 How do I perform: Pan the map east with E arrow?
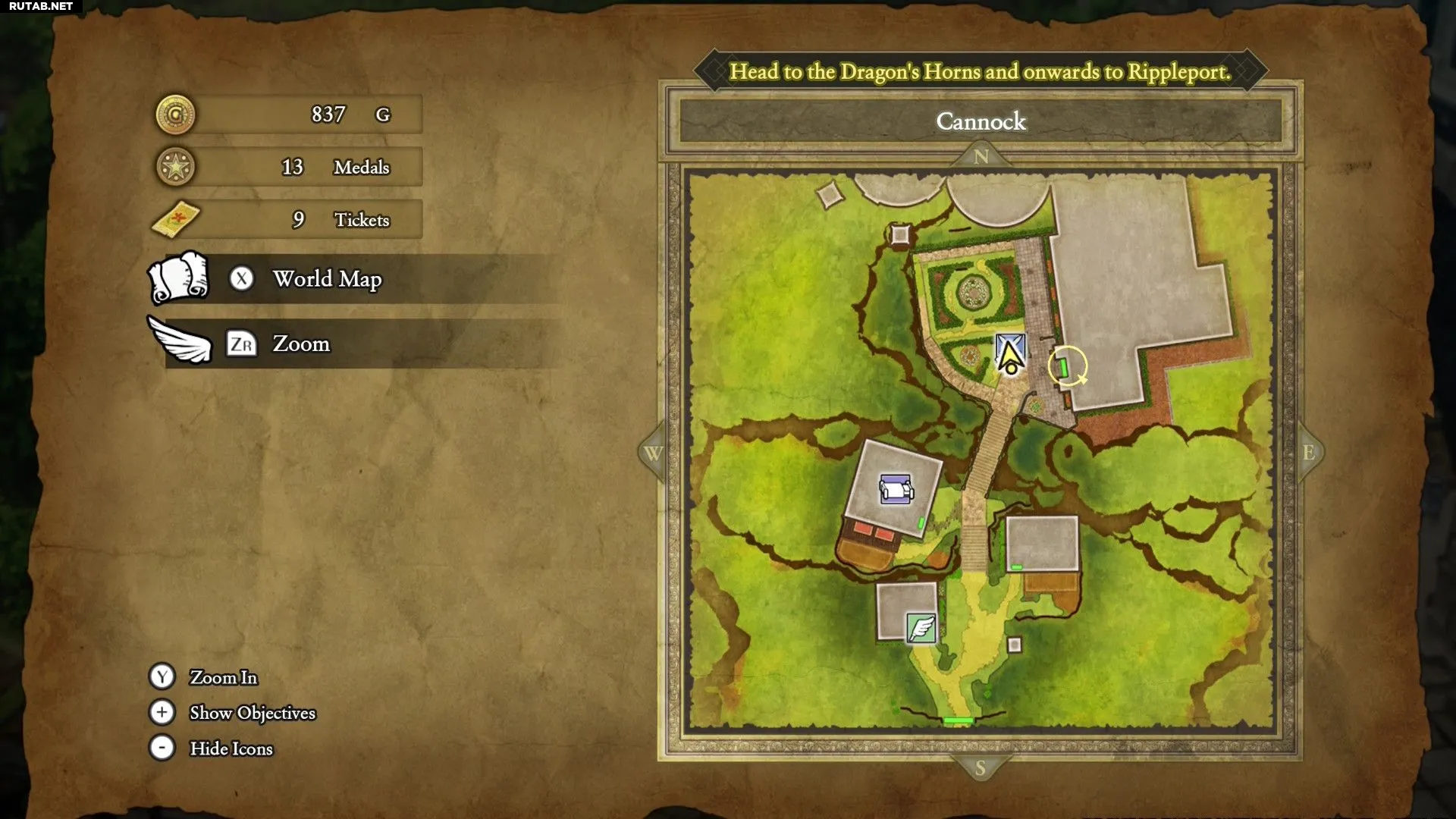(1309, 453)
